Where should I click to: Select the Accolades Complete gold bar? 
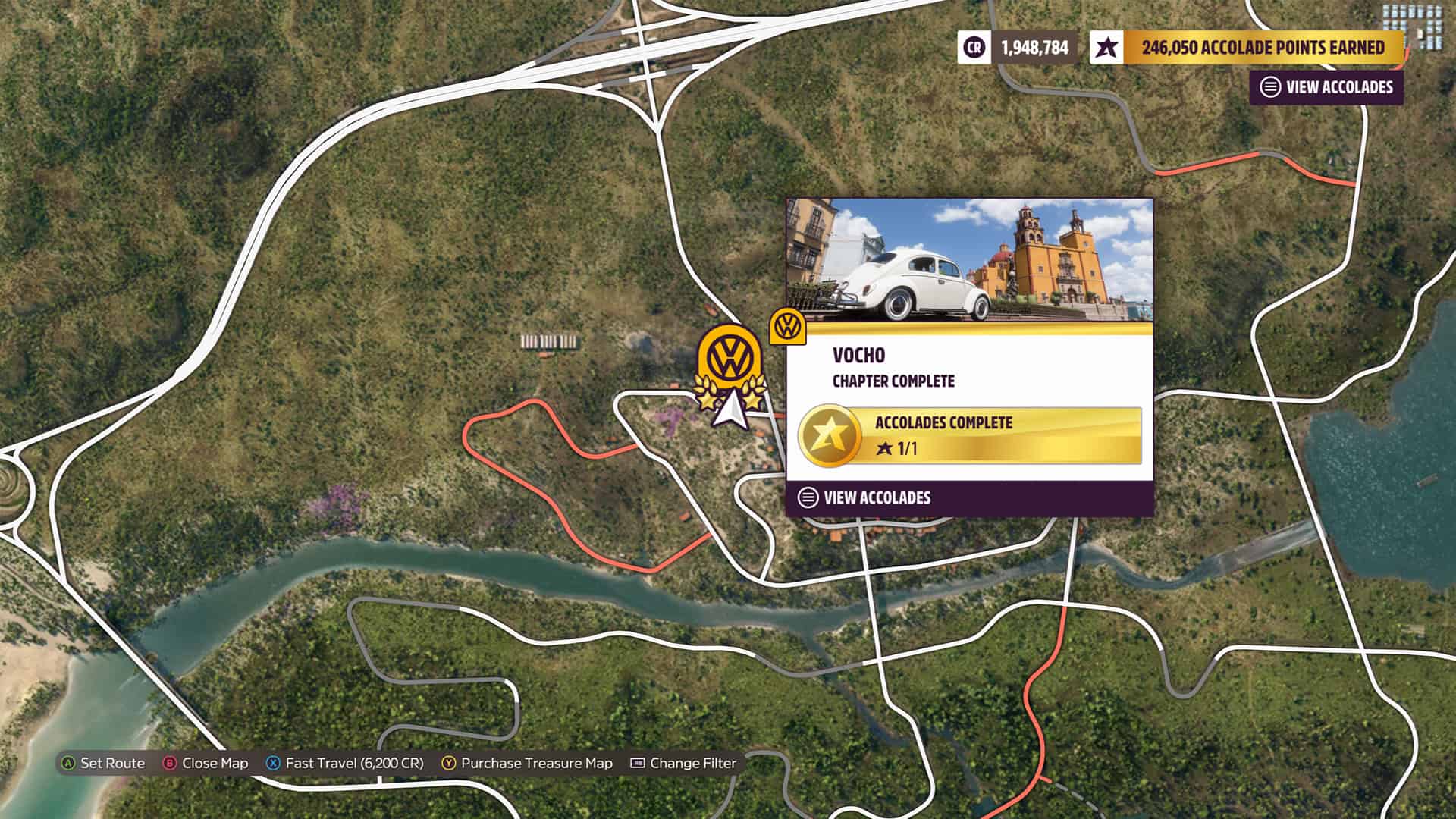[970, 435]
